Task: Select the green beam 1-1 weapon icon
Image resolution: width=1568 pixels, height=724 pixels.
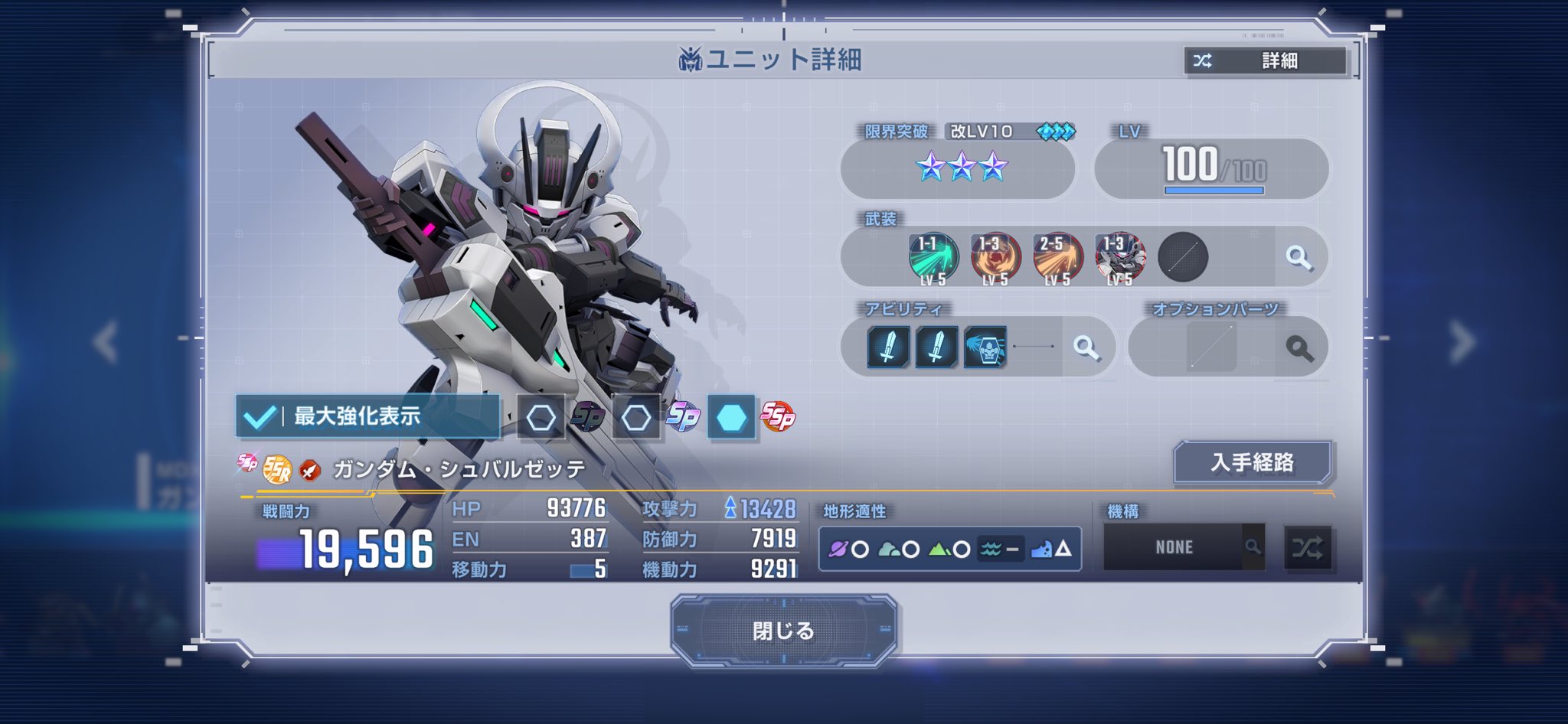Action: click(933, 258)
